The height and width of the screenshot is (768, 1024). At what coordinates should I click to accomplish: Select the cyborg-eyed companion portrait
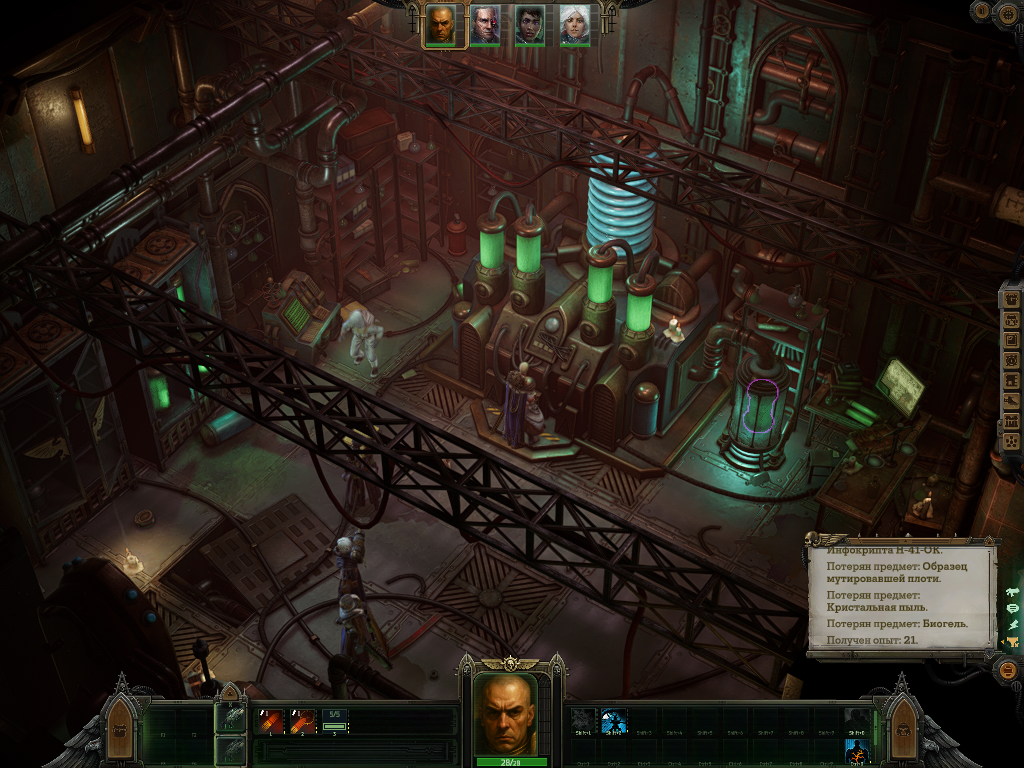pos(485,25)
